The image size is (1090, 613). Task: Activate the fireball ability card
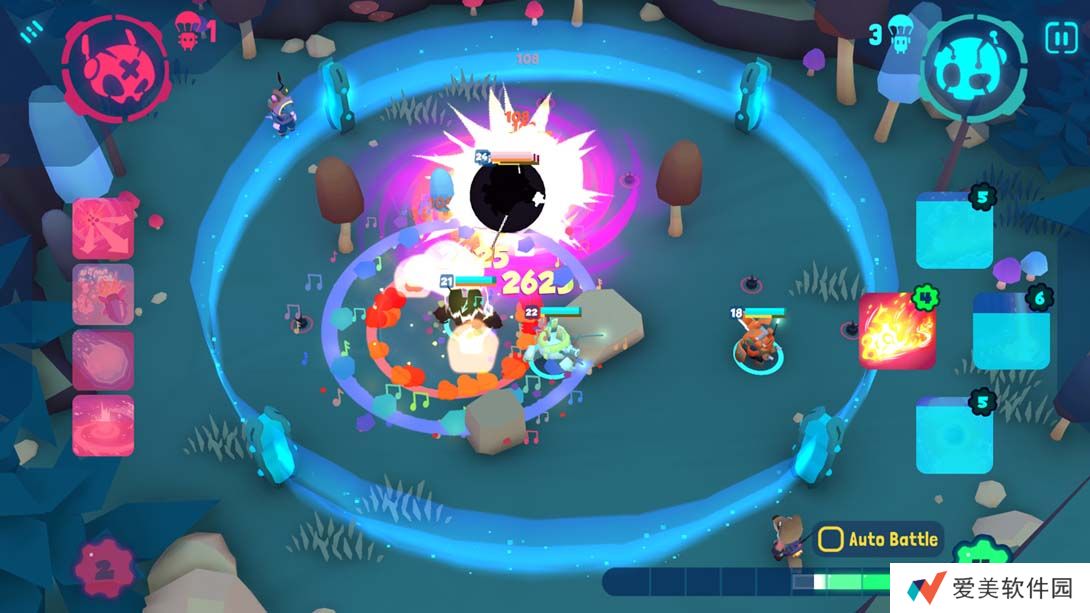click(897, 331)
